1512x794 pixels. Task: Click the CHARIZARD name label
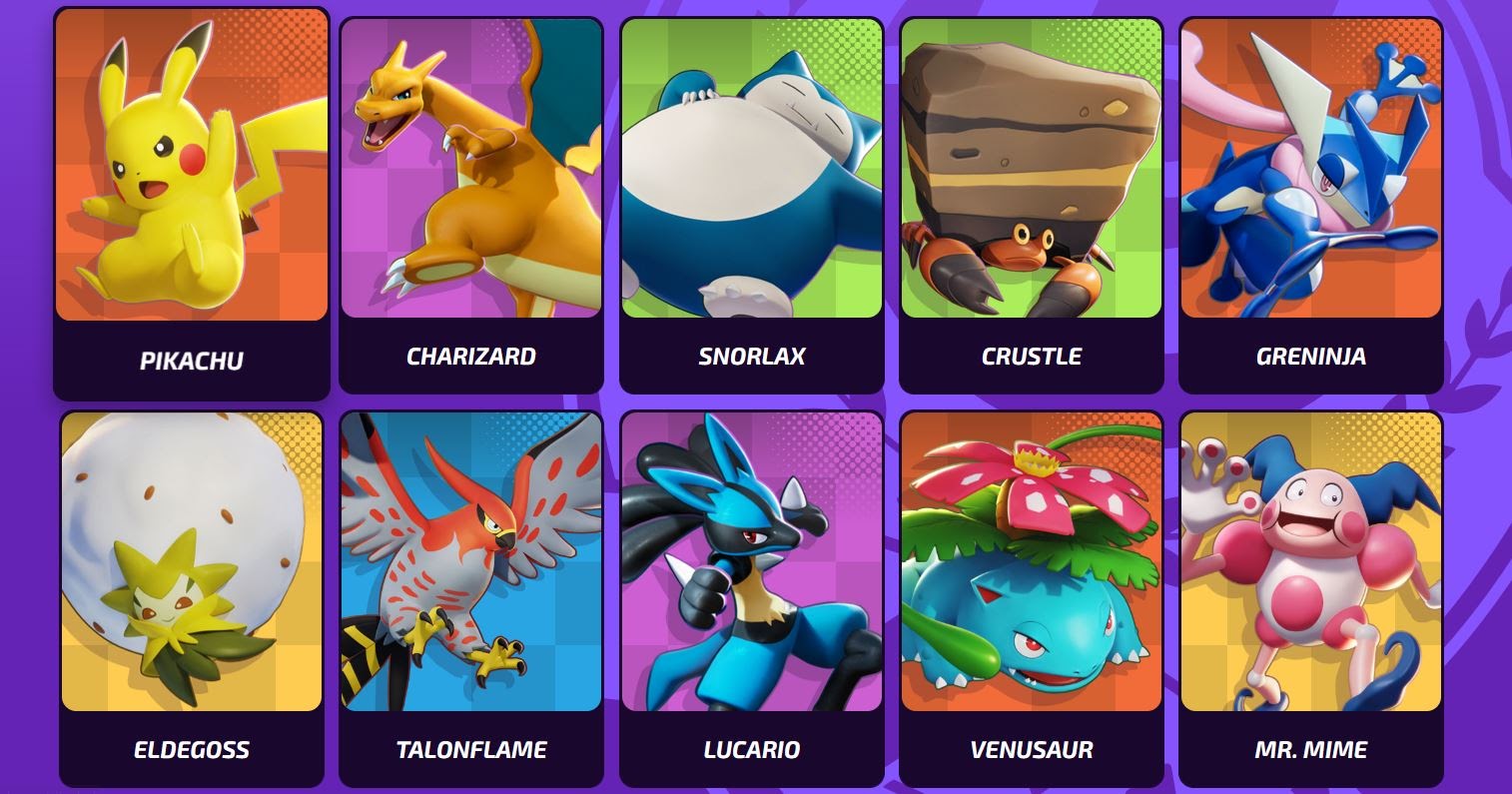pos(471,356)
